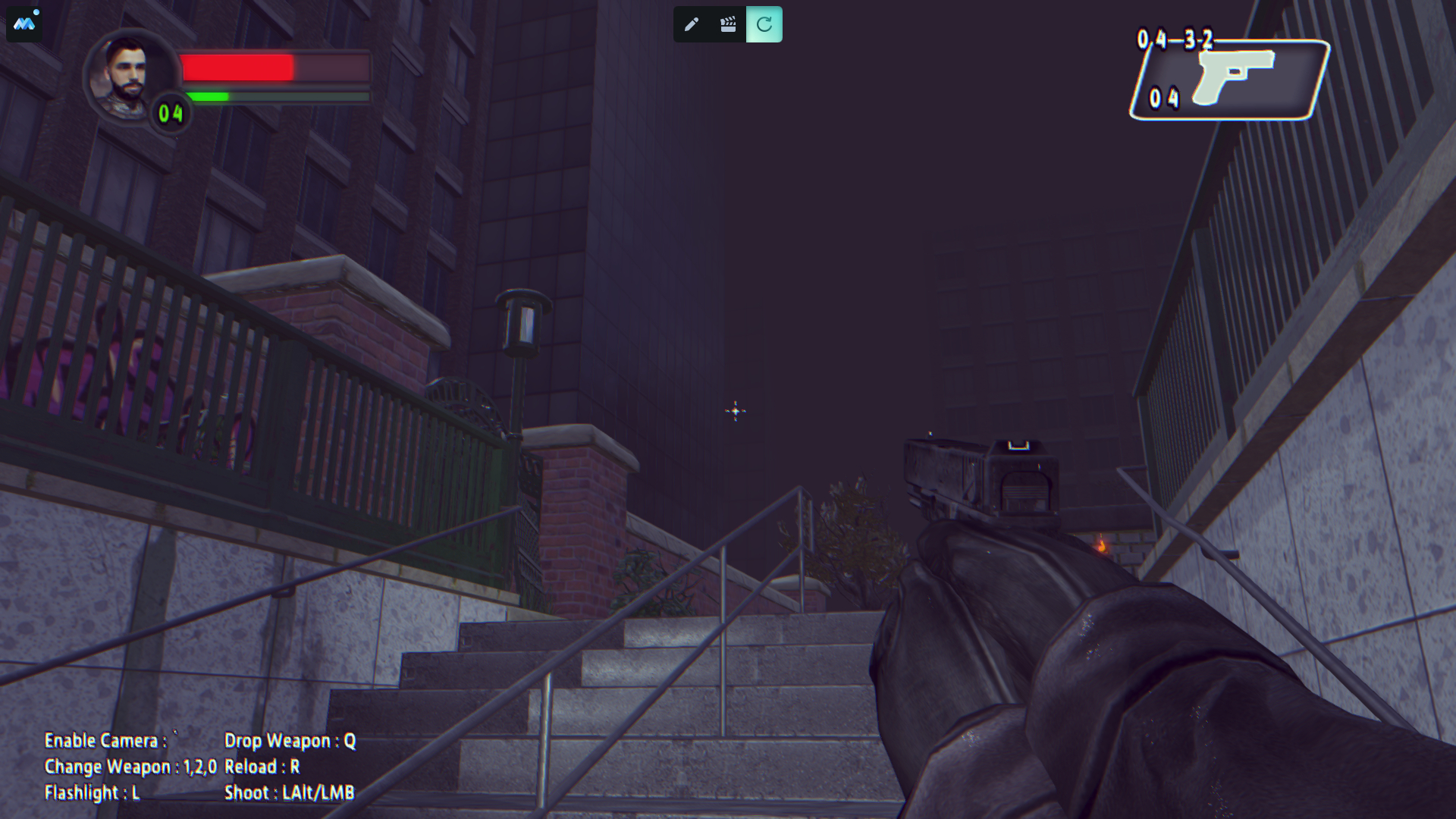The image size is (1456, 819).
Task: Open the clapperboard recording tool
Action: pyautogui.click(x=728, y=25)
